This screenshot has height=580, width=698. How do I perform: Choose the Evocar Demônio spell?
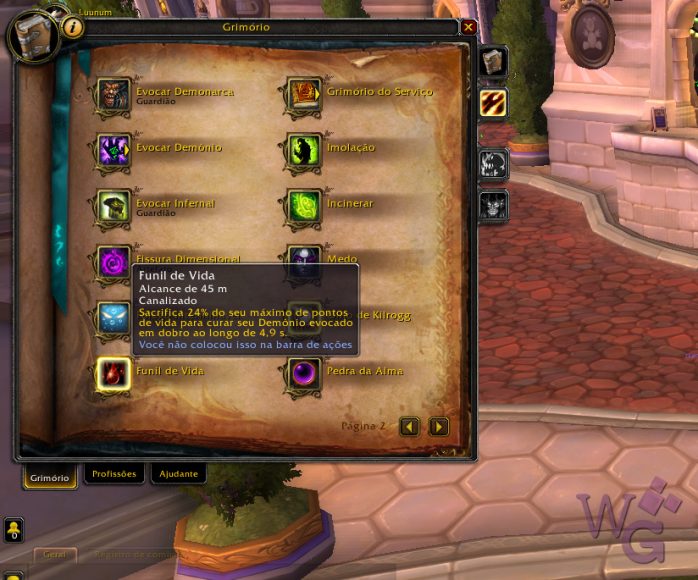click(x=113, y=150)
